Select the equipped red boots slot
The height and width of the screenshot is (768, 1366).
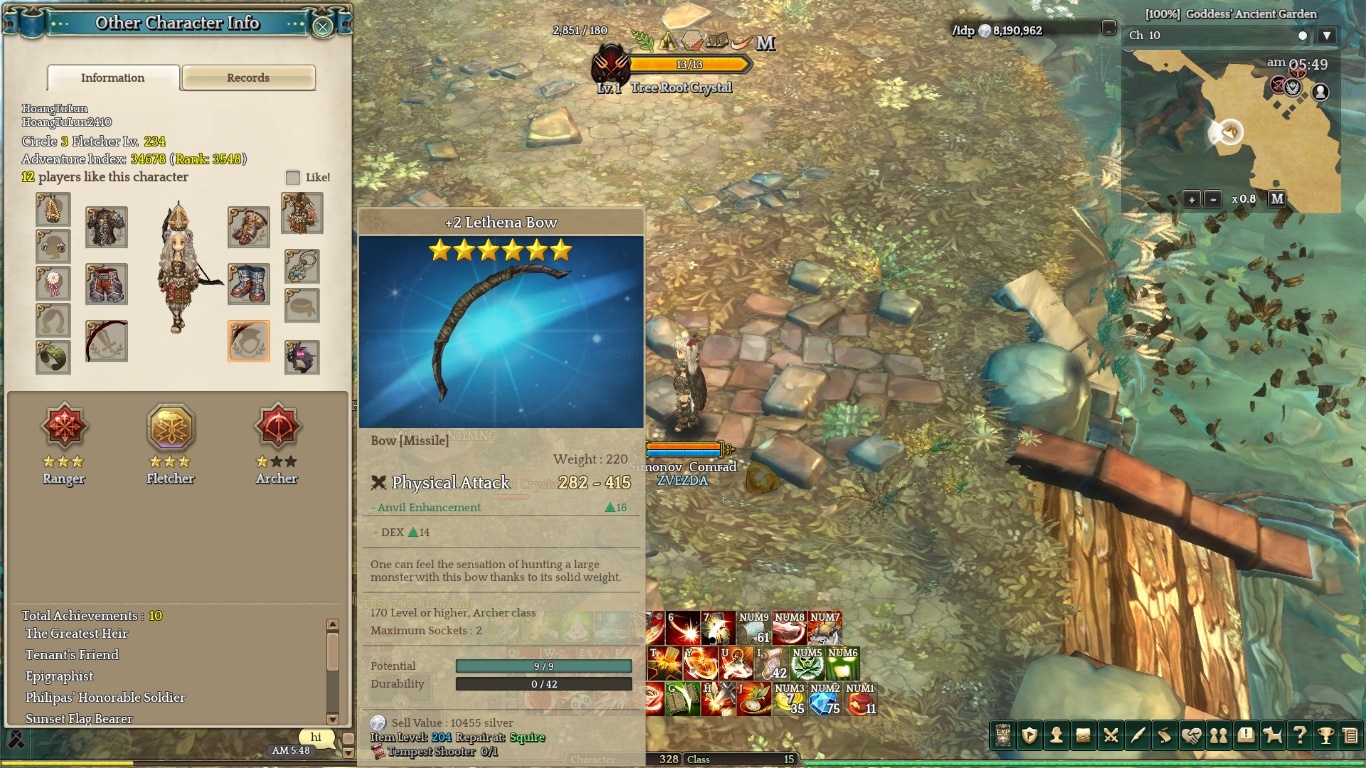tap(248, 284)
